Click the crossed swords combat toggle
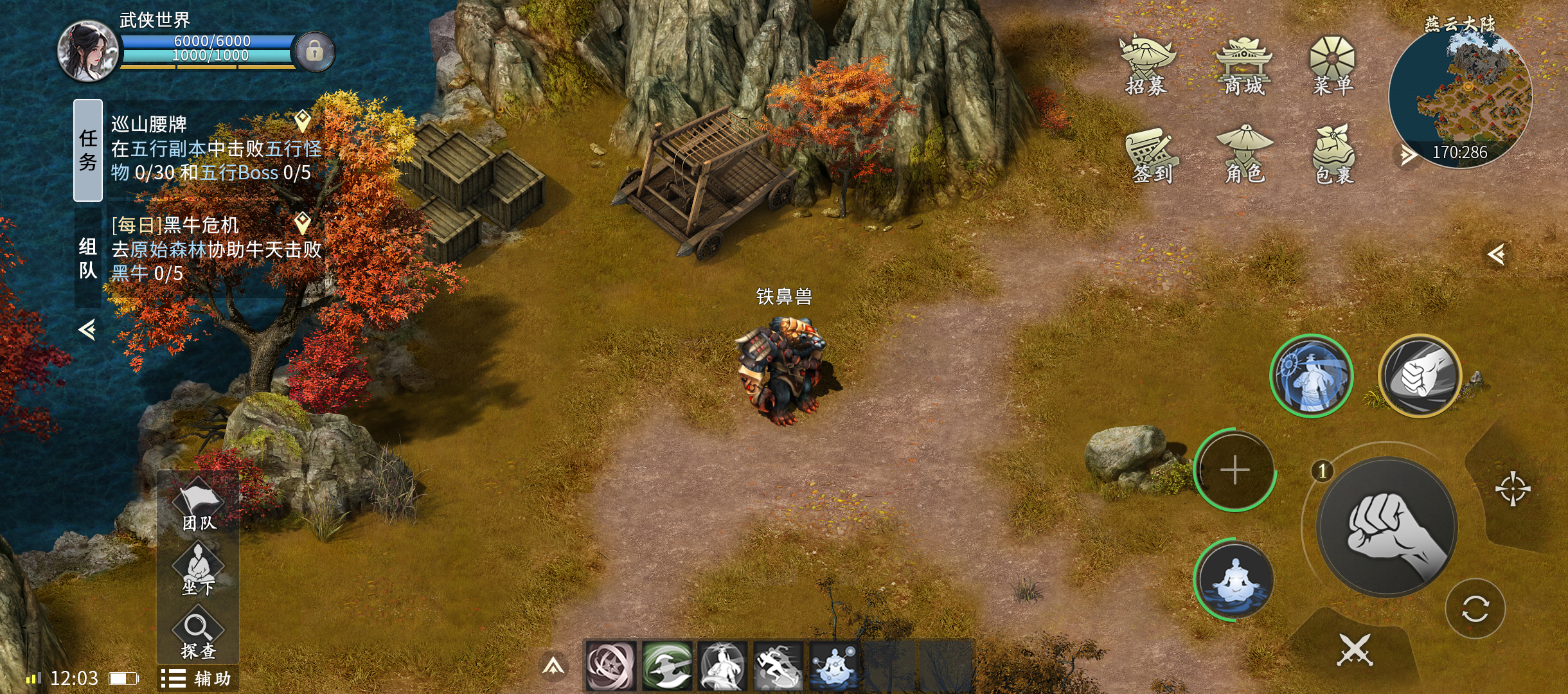 (x=1355, y=650)
